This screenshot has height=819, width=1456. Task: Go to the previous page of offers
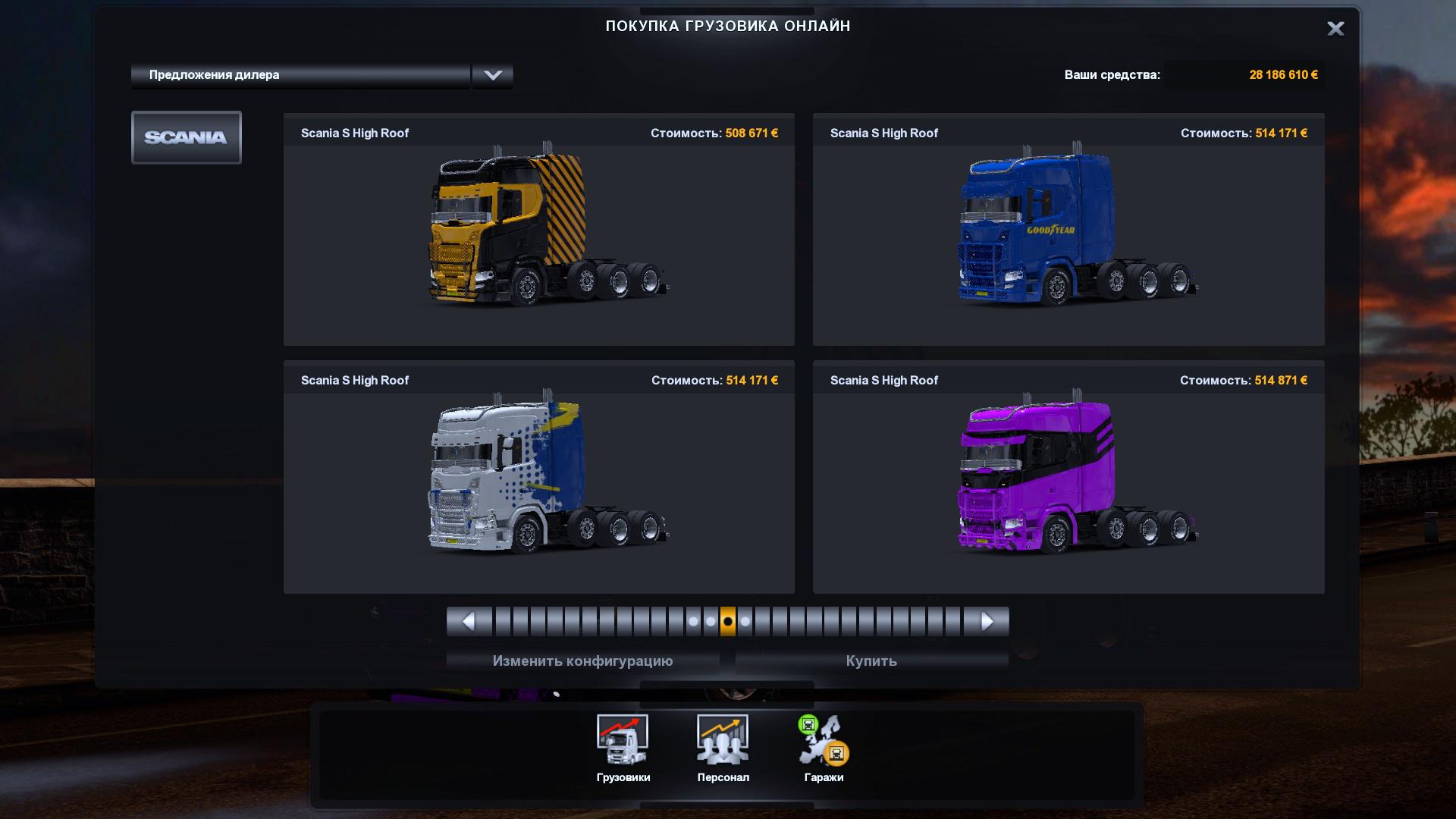click(x=469, y=622)
